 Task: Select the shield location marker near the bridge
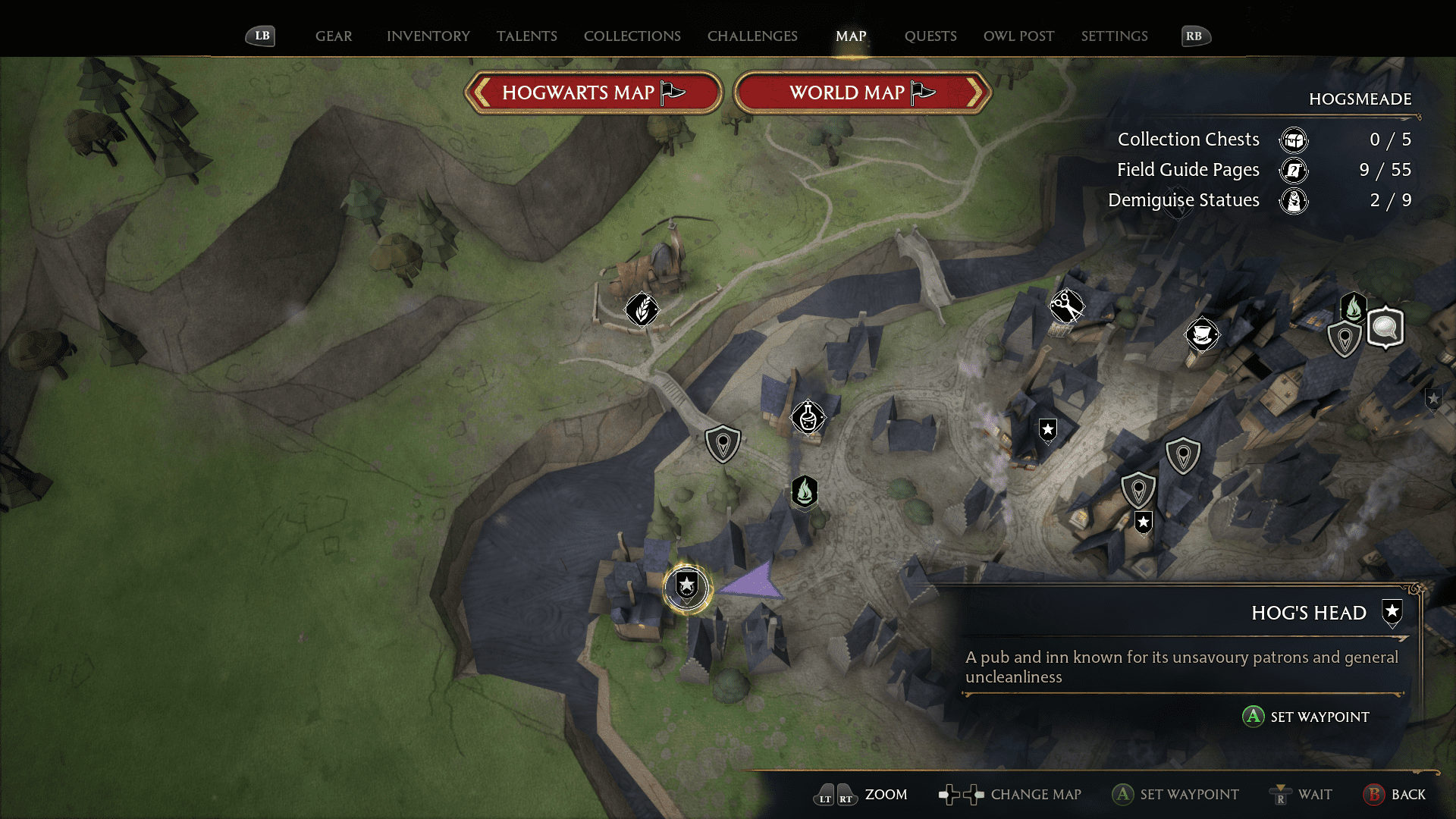[722, 442]
